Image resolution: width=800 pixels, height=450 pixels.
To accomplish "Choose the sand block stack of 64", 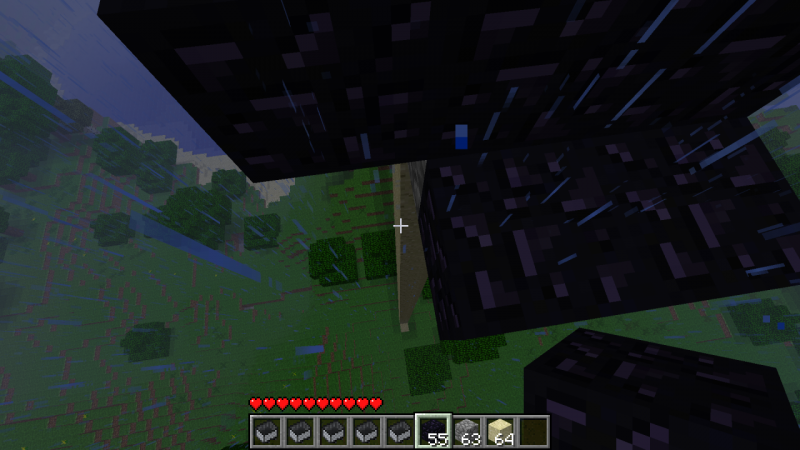I will [x=501, y=431].
